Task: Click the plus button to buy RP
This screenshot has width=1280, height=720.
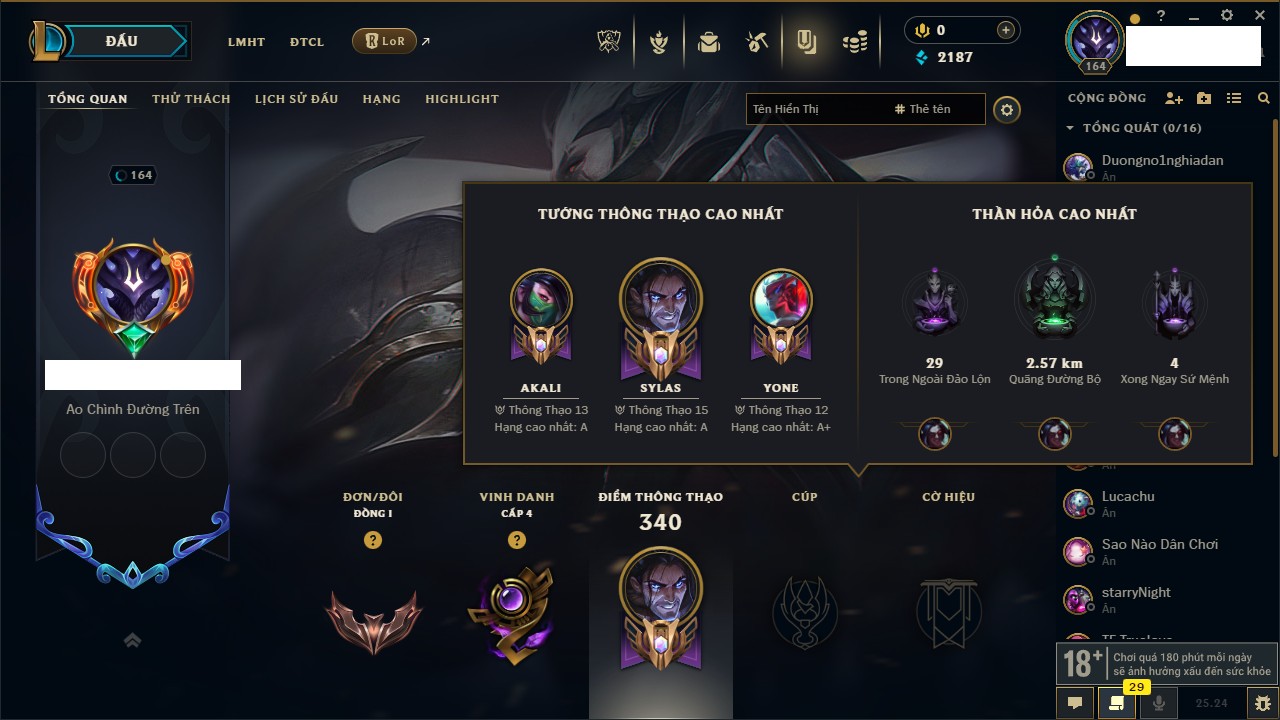Action: click(1005, 30)
